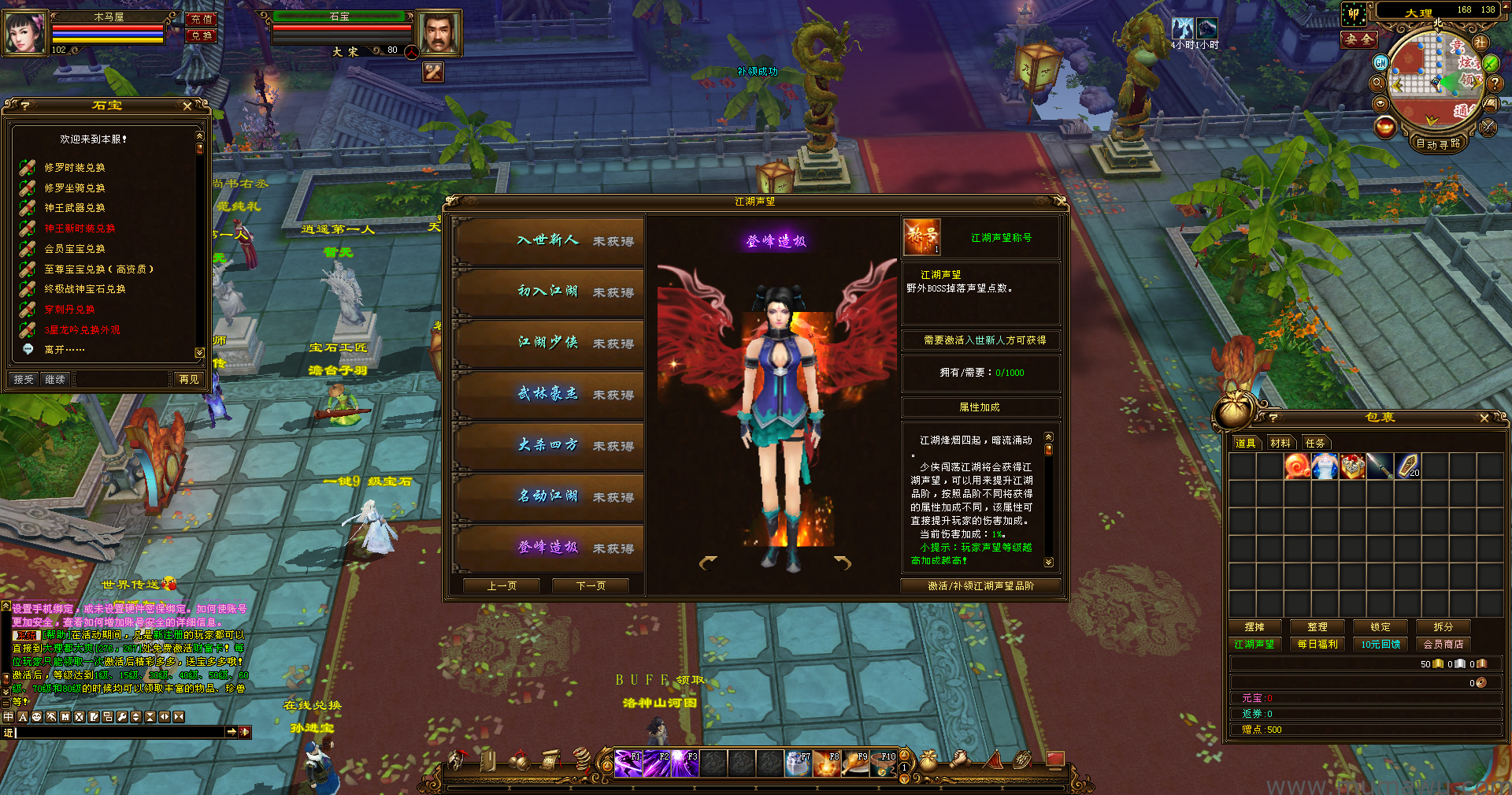This screenshot has height=795, width=1512.
Task: Pick the 会员宝宝兑换 dialogue entry
Action: (75, 249)
